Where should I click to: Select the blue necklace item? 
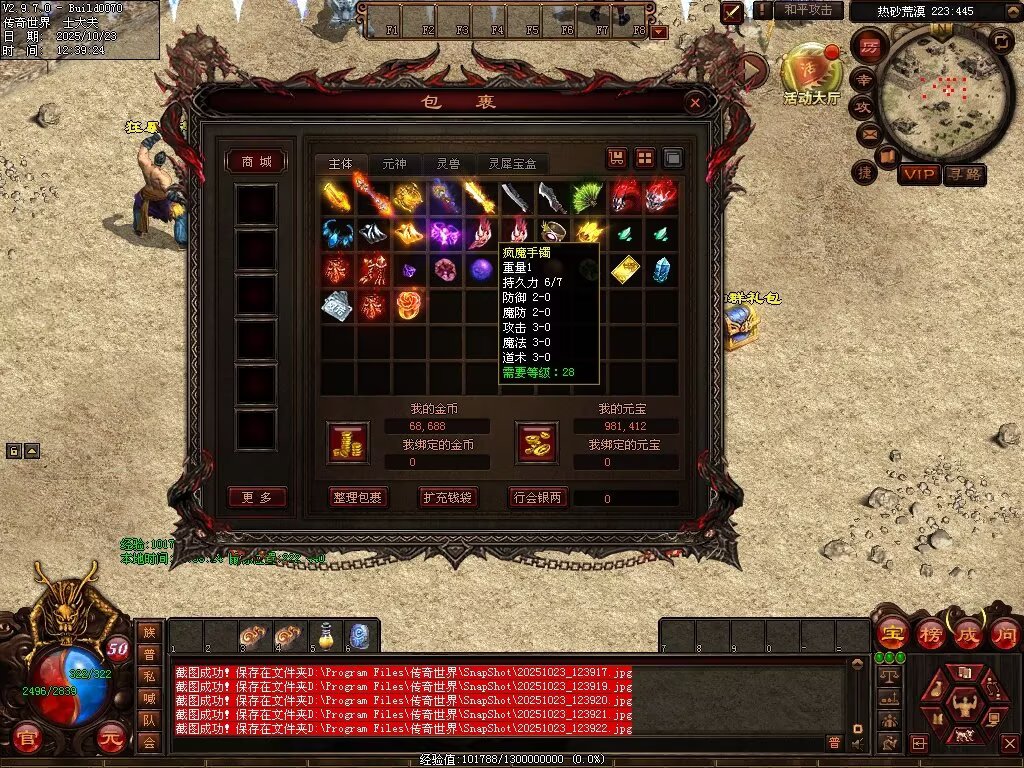coord(337,234)
